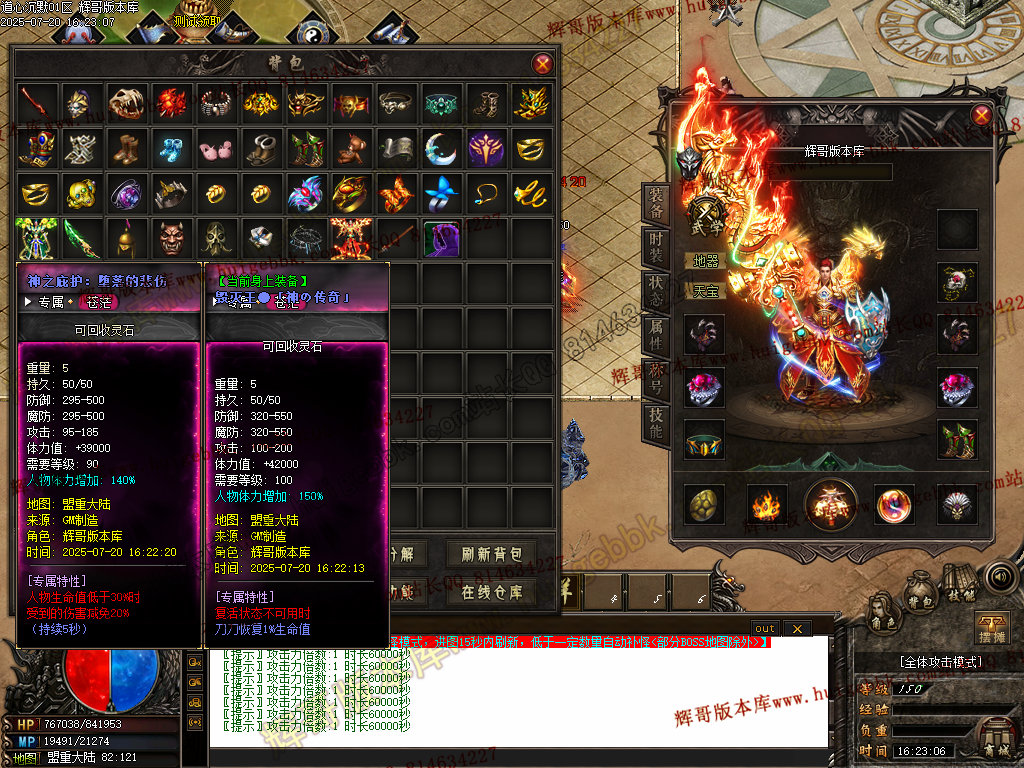Select the red demon mask item
The height and width of the screenshot is (768, 1024).
click(171, 238)
